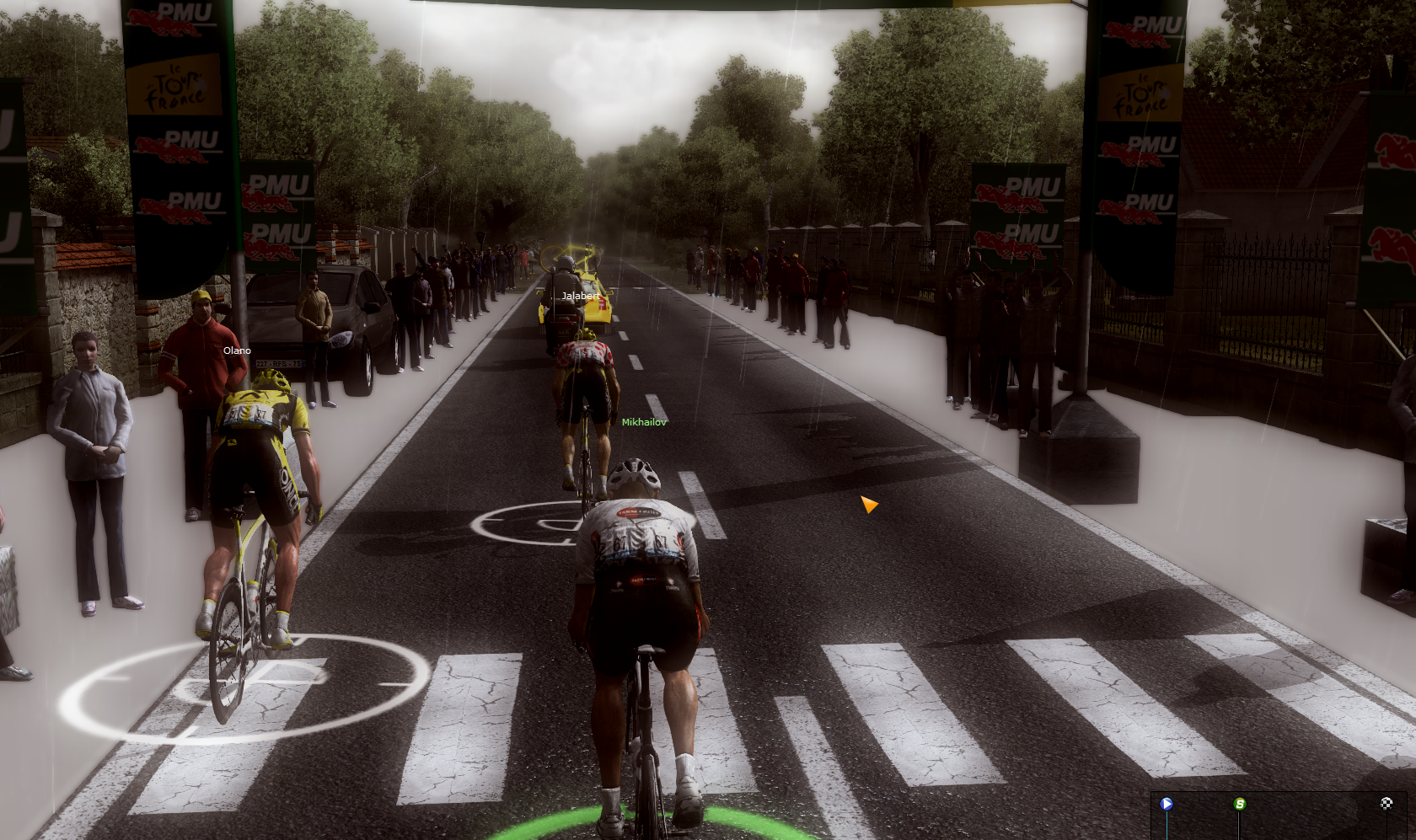The image size is (1416, 840).
Task: Choose the Jalabert rider name tag
Action: pos(581,296)
